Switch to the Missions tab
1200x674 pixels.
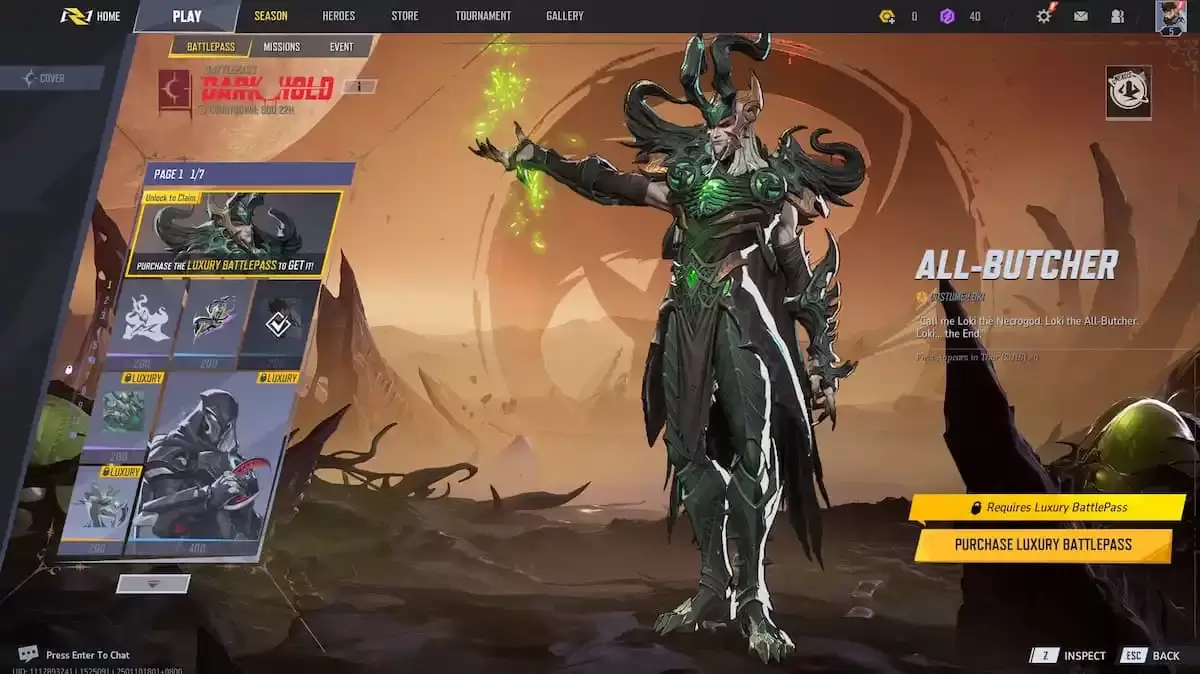(281, 47)
